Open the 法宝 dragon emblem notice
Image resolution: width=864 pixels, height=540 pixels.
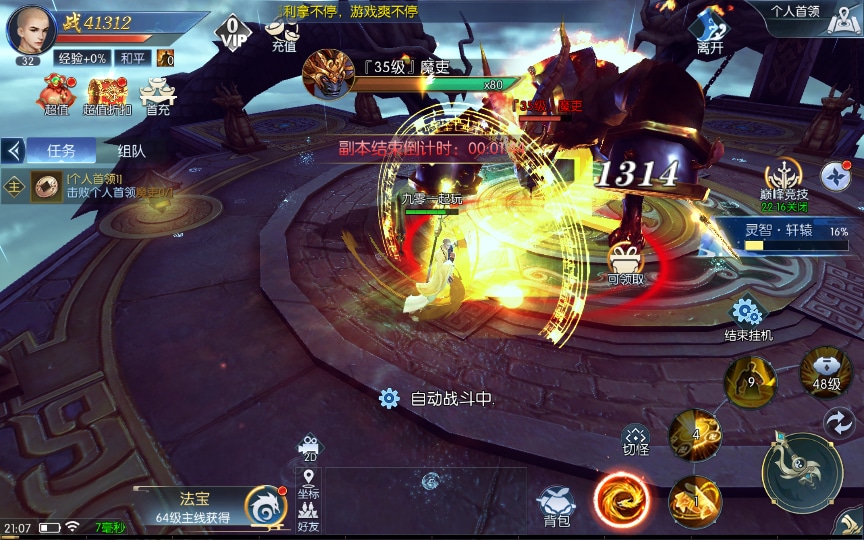tap(265, 504)
